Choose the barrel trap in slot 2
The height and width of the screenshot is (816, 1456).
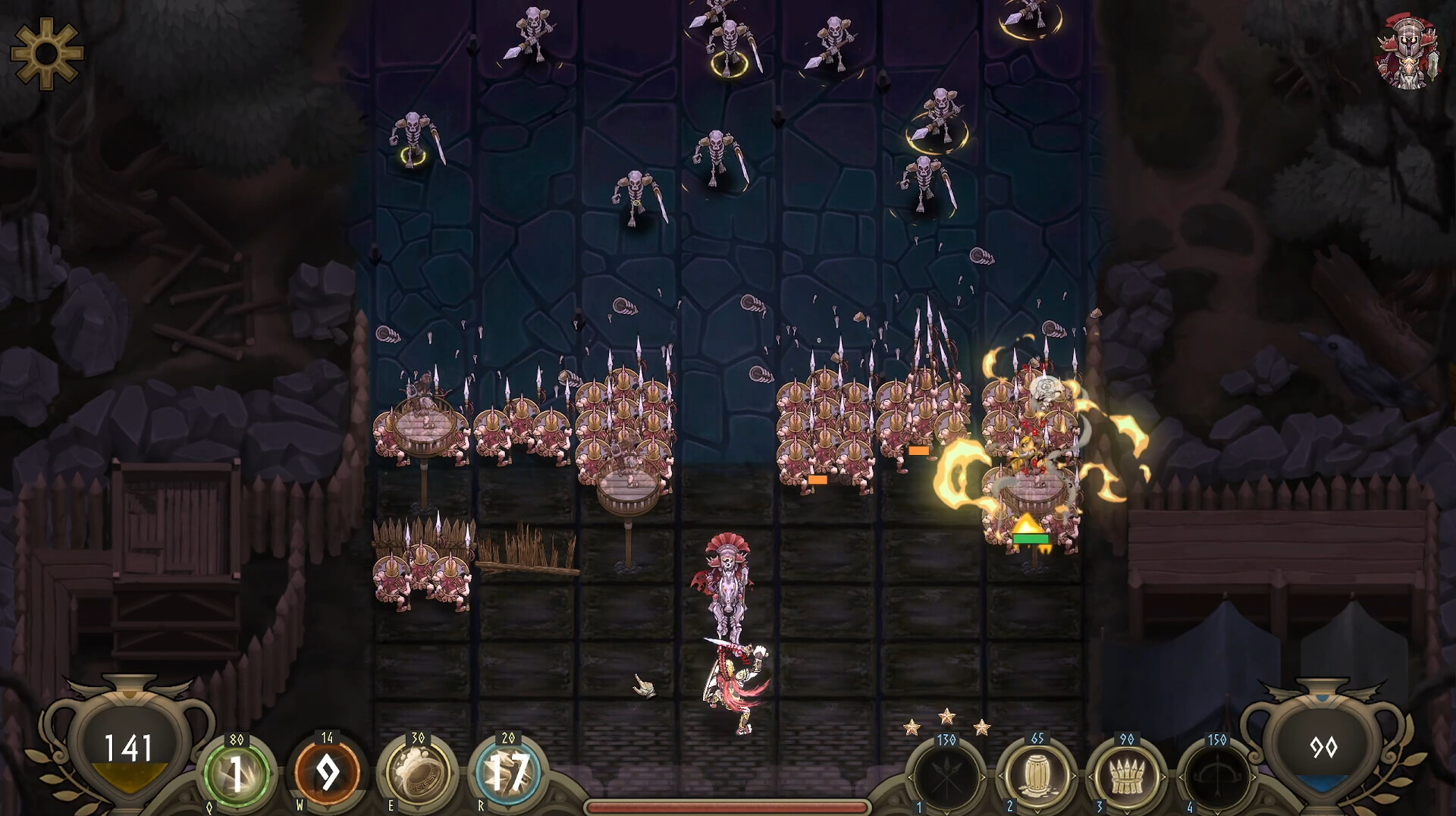pos(1037,777)
